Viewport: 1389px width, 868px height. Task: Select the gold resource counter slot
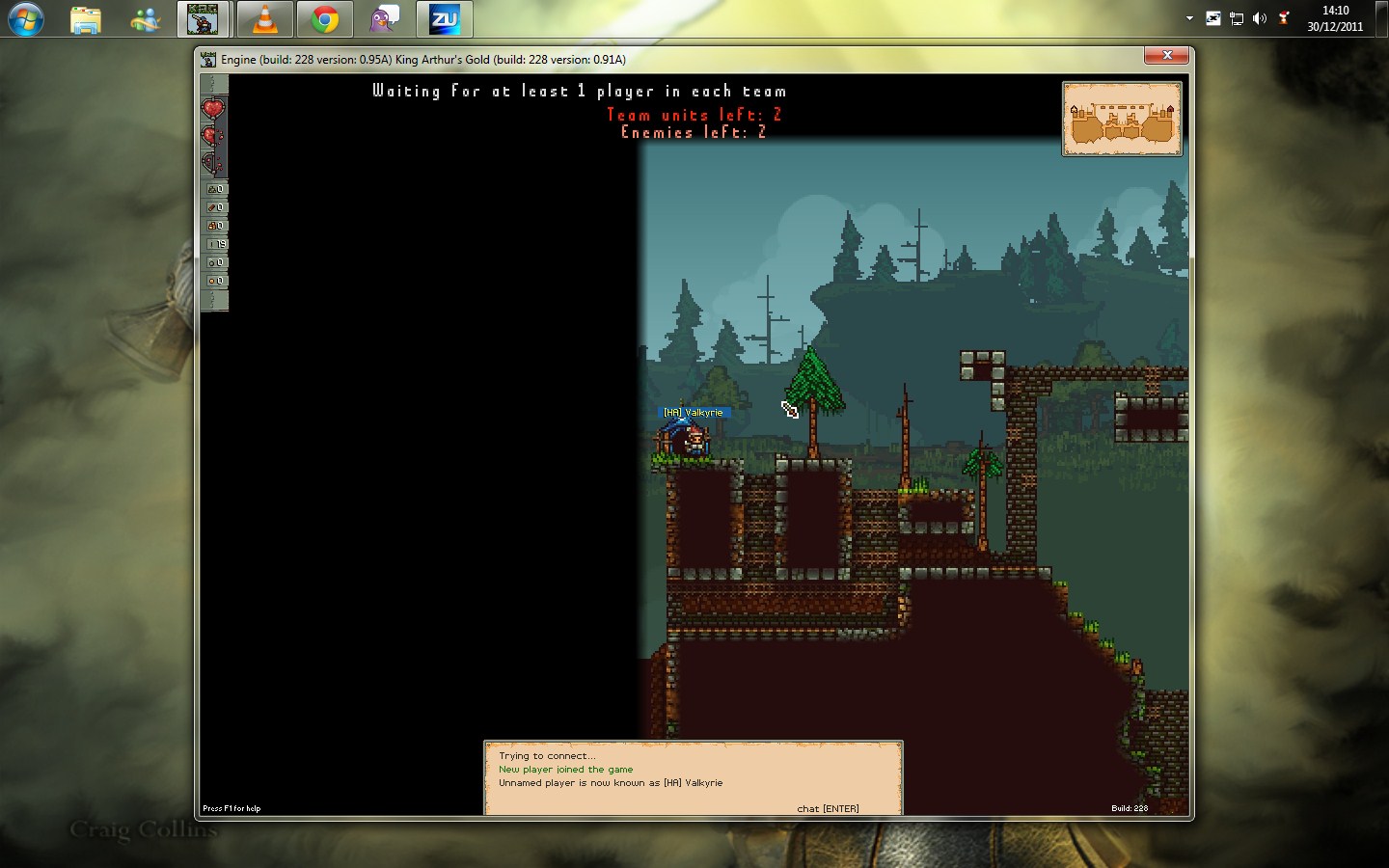[215, 226]
